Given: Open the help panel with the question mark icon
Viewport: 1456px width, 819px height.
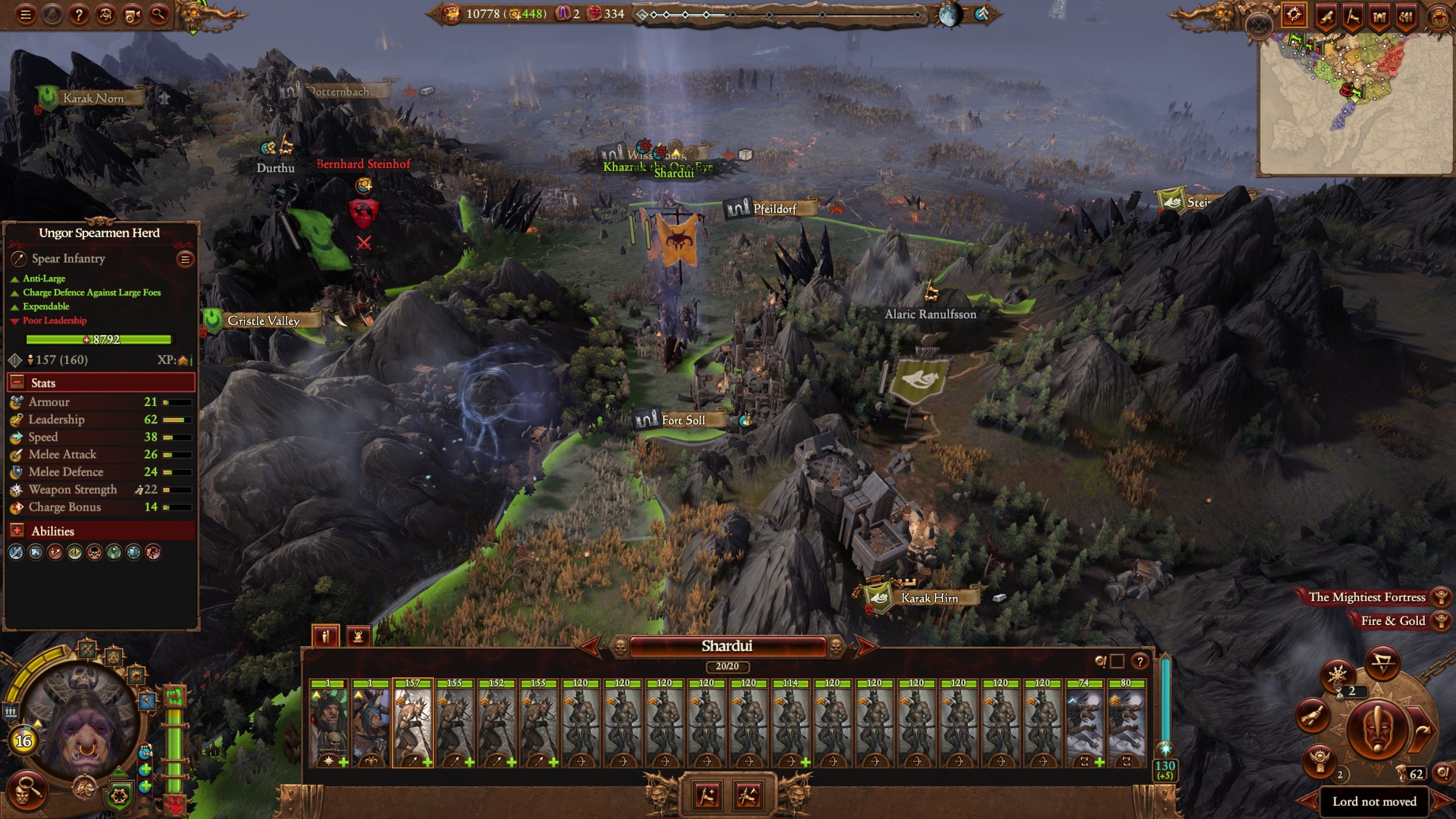Looking at the screenshot, I should [x=80, y=15].
